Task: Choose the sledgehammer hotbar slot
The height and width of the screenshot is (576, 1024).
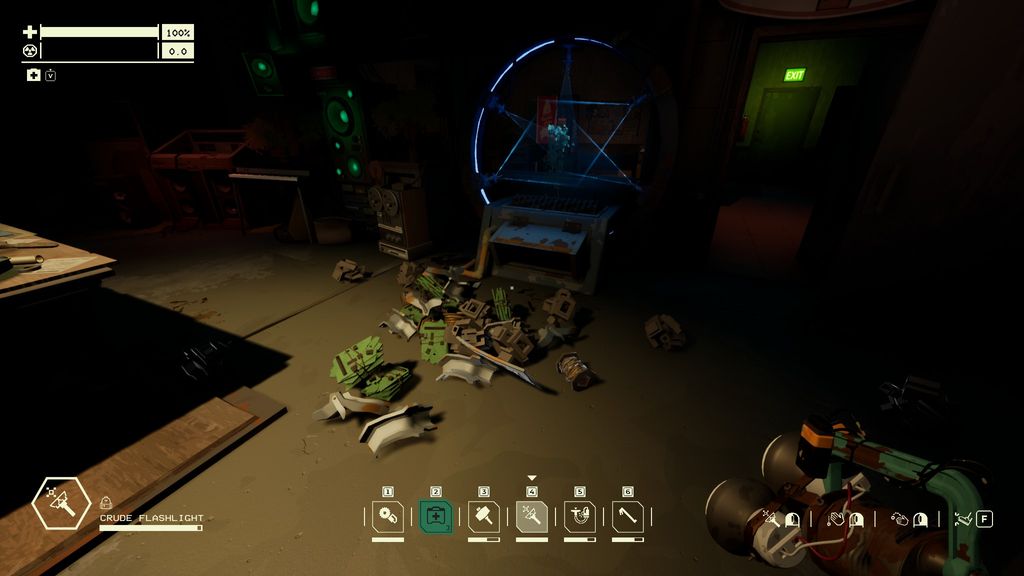Action: (x=484, y=516)
